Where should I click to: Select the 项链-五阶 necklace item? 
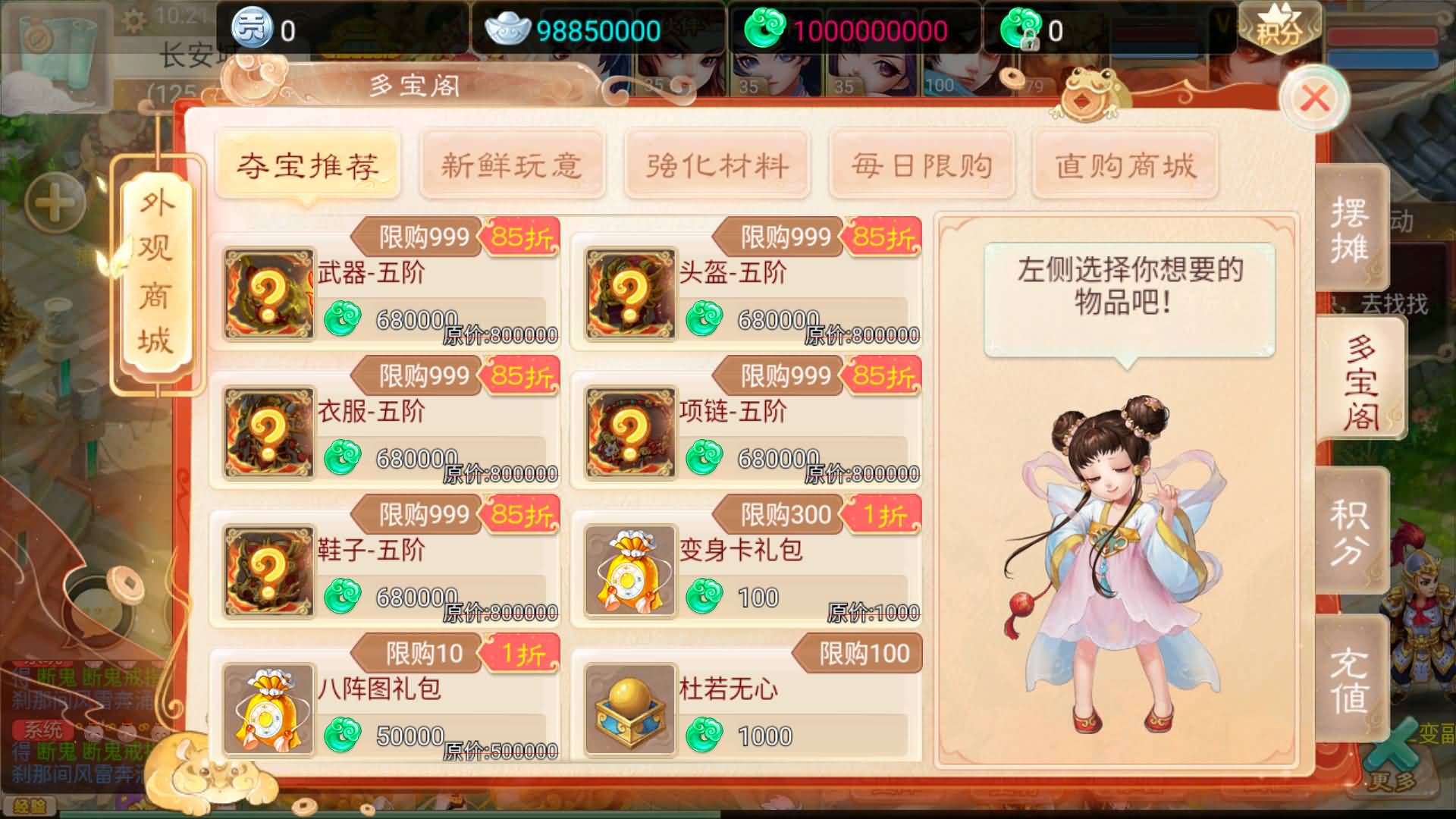[x=629, y=431]
